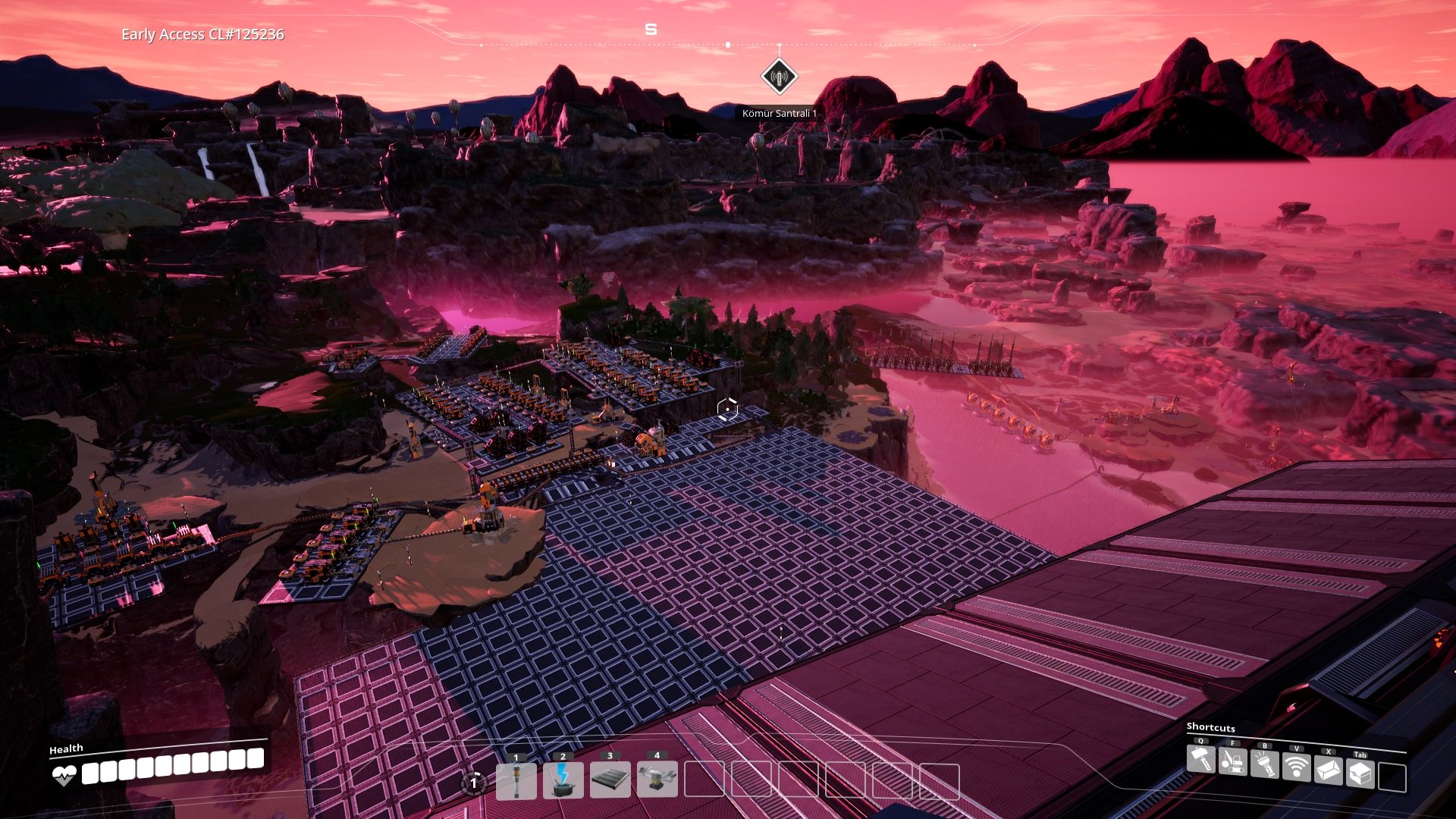Click the signal scanner shortcut icon
This screenshot has width=1456, height=819.
coord(1297,767)
